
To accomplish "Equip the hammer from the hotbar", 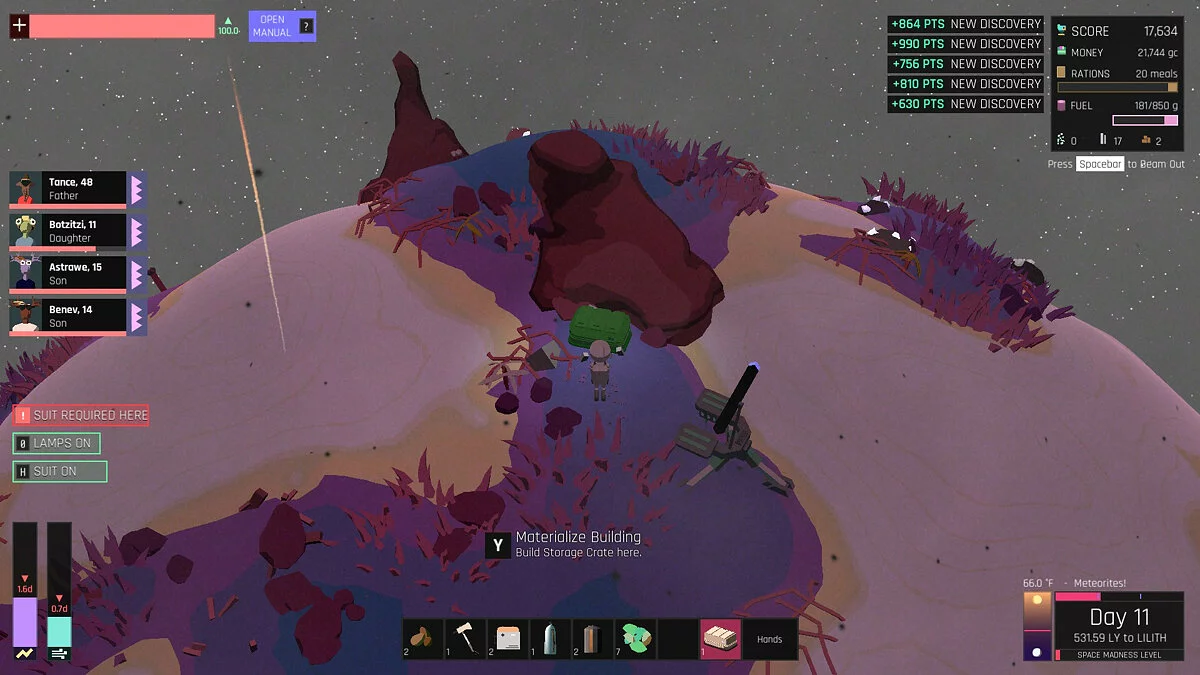I will (465, 639).
